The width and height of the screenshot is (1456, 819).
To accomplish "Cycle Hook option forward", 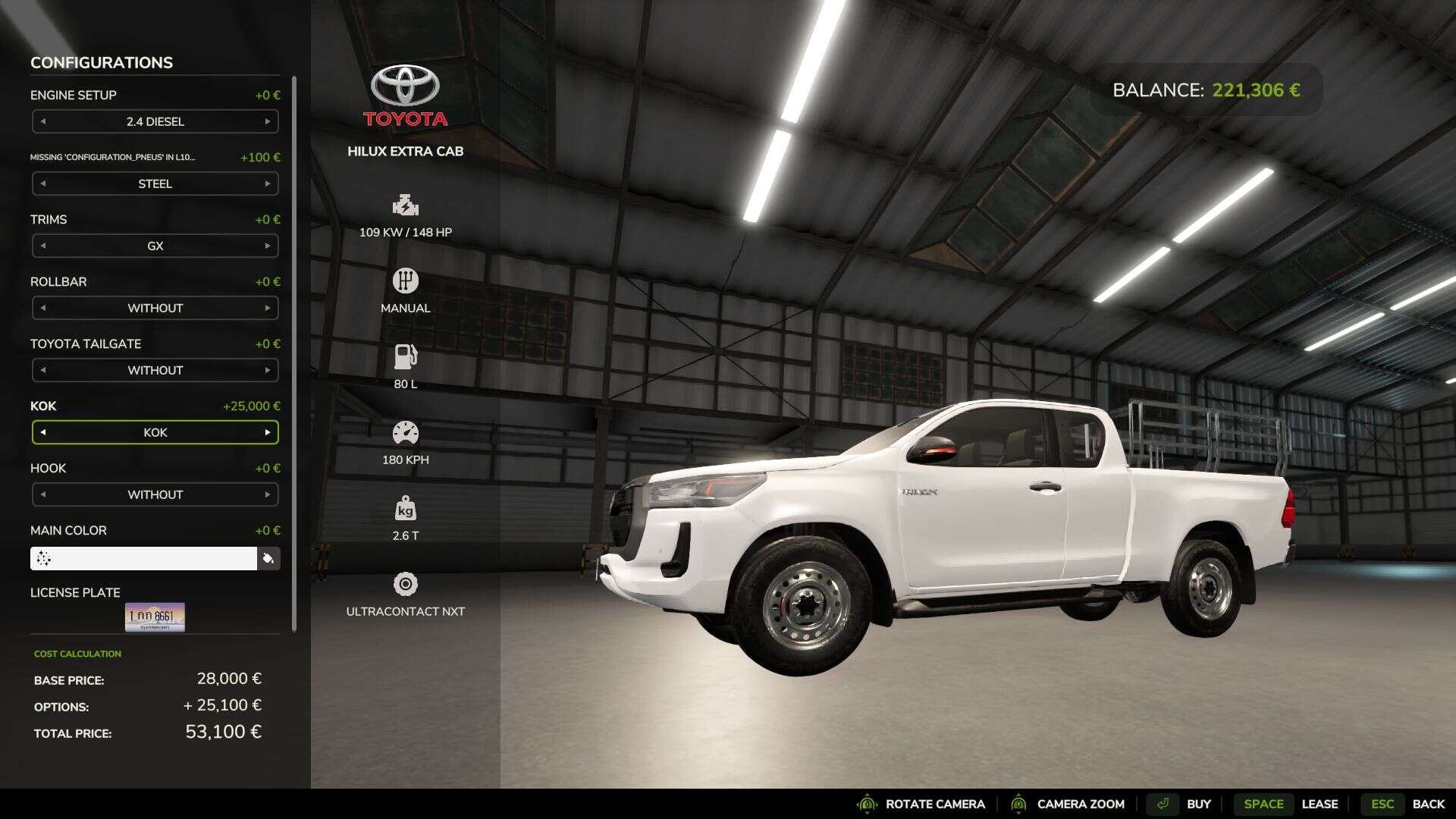I will (268, 494).
